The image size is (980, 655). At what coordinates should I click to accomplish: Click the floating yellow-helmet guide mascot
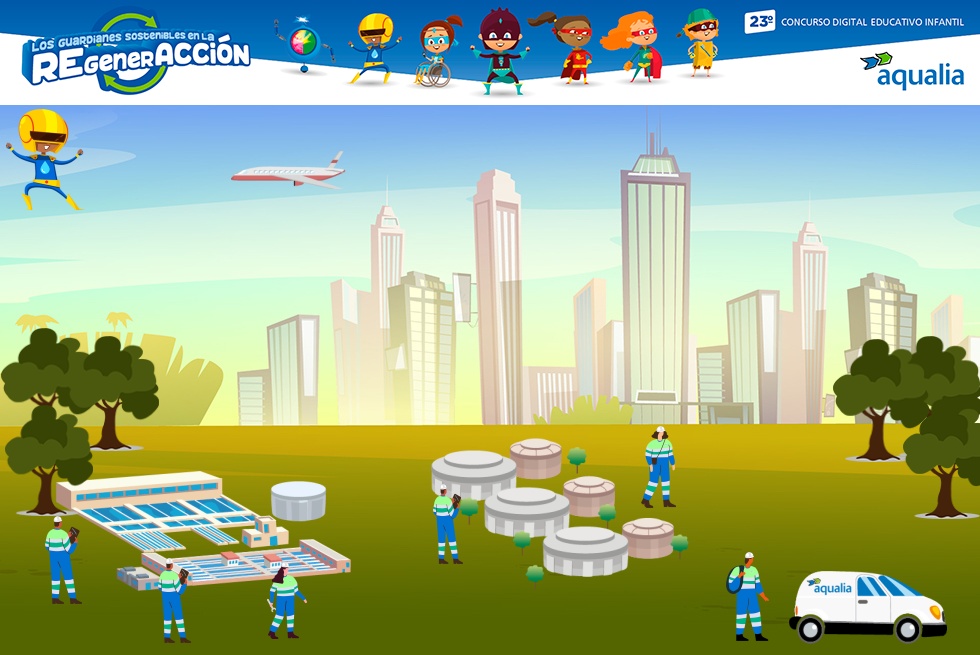[44, 157]
